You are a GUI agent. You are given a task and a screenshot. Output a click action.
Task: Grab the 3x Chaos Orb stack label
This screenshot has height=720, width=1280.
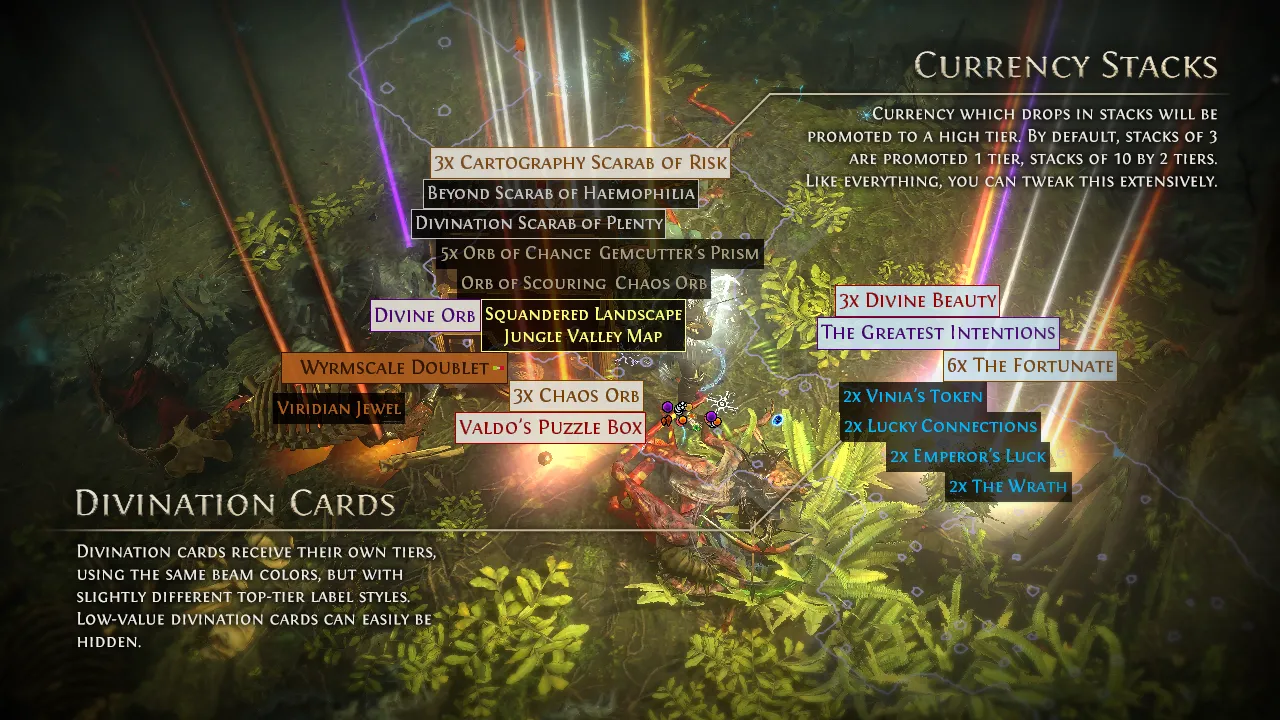click(x=576, y=395)
